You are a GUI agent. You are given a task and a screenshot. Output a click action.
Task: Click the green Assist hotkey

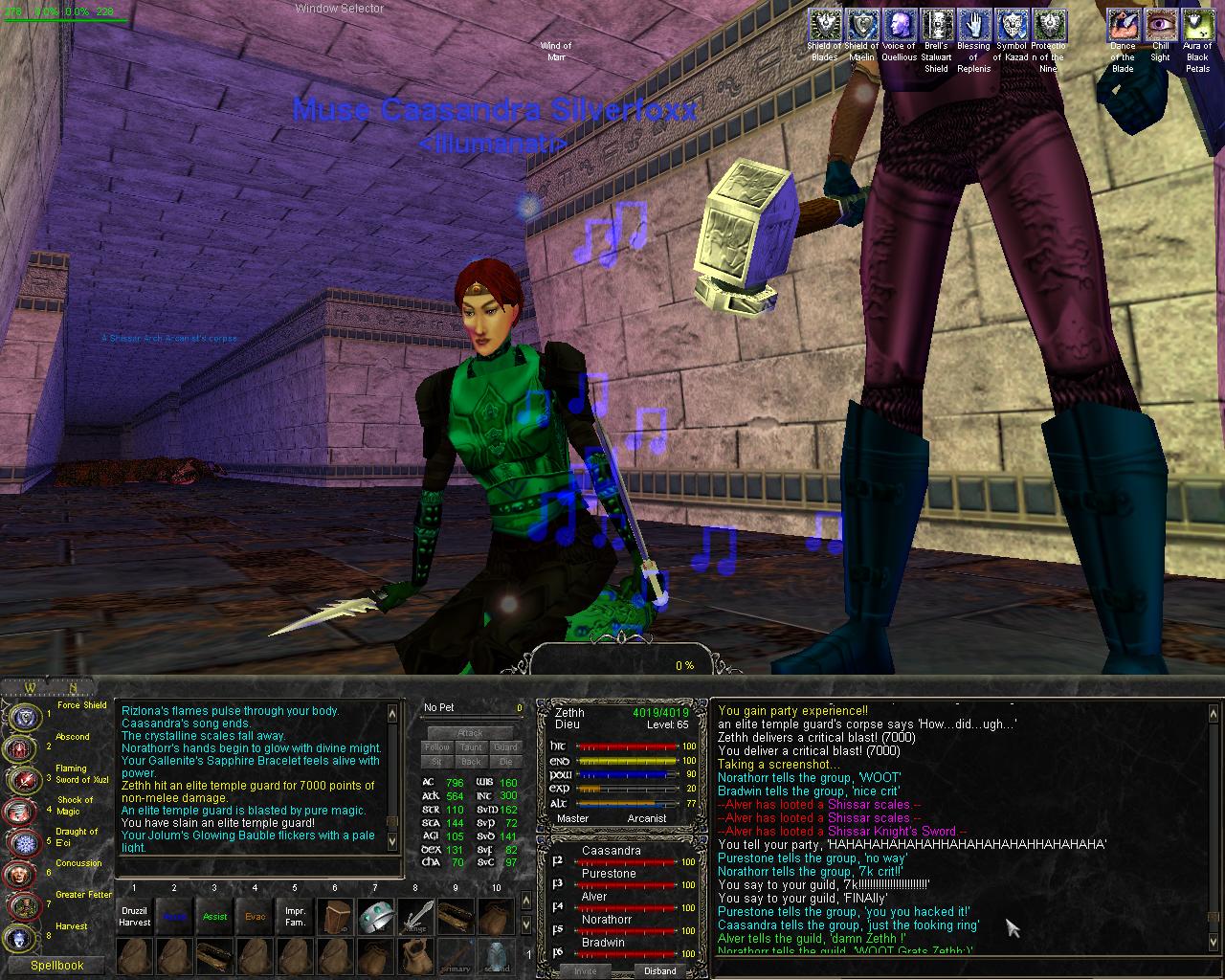214,917
